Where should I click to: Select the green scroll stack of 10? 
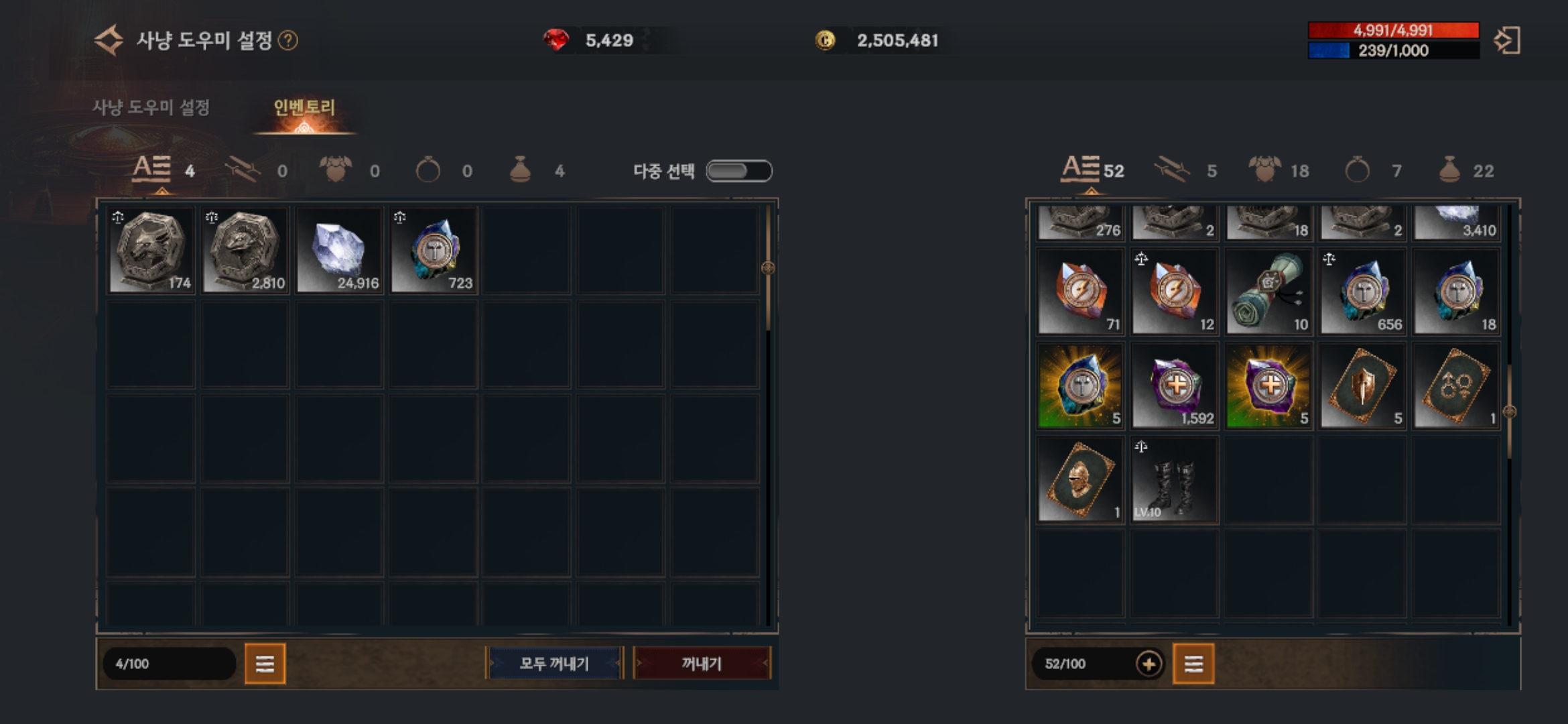(x=1268, y=292)
